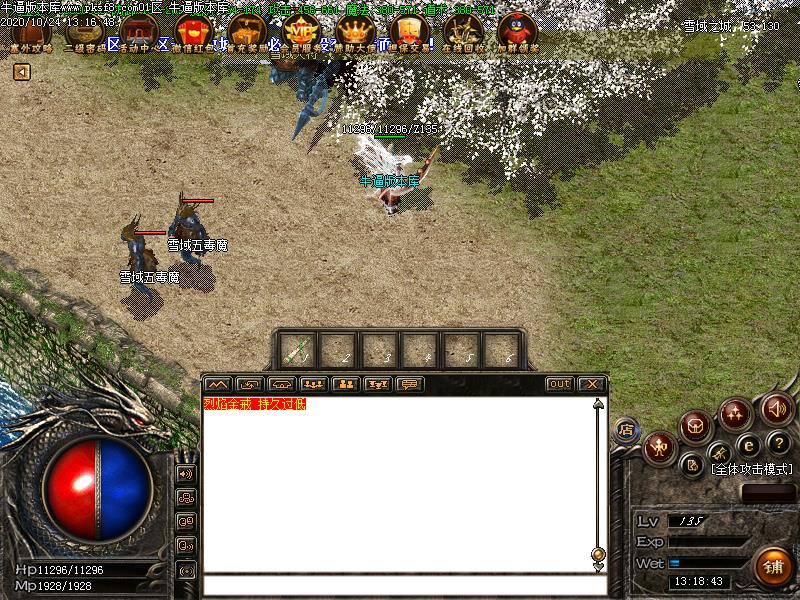The image size is (800, 600).
Task: Open the 赞助大使 crown icon
Action: [355, 31]
